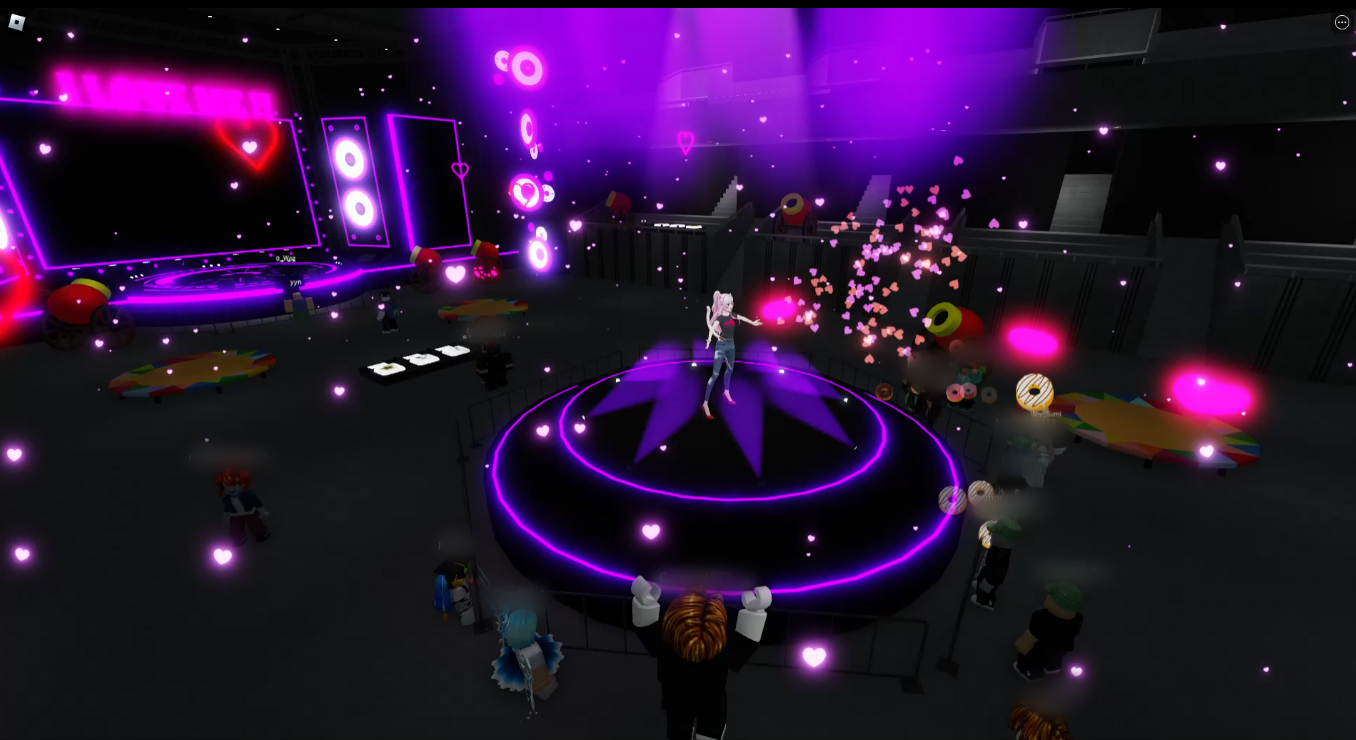Image resolution: width=1356 pixels, height=740 pixels.
Task: Click the player named 0_Vug
Action: [285, 259]
